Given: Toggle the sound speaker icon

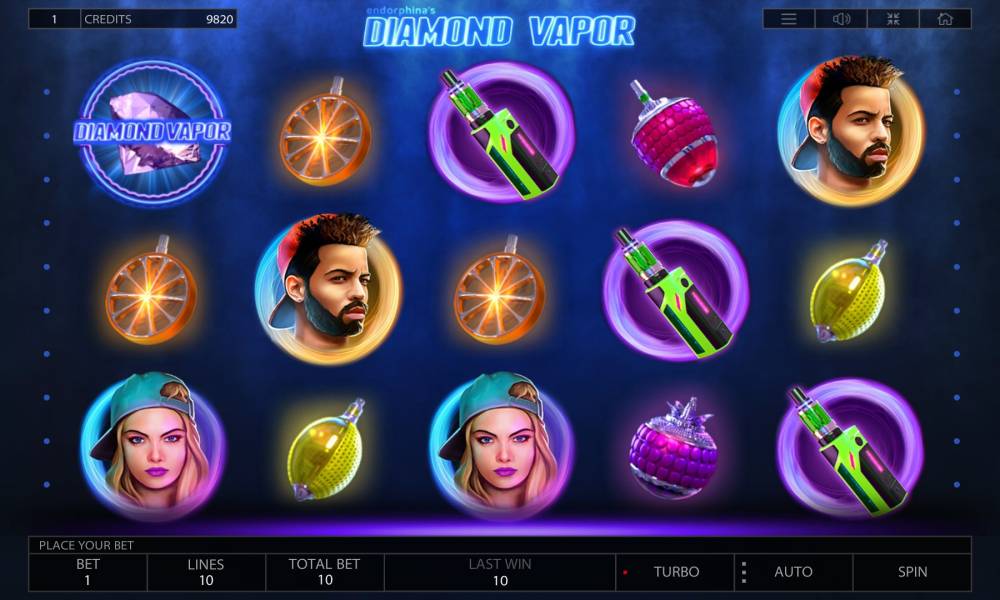Looking at the screenshot, I should (x=841, y=19).
